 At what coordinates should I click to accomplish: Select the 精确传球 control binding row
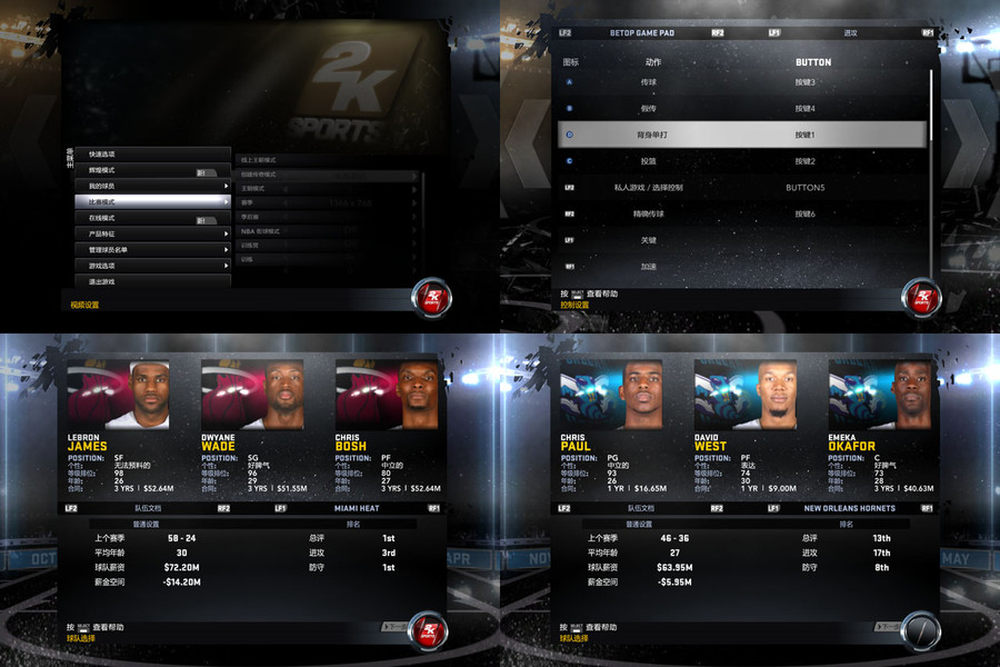(745, 213)
